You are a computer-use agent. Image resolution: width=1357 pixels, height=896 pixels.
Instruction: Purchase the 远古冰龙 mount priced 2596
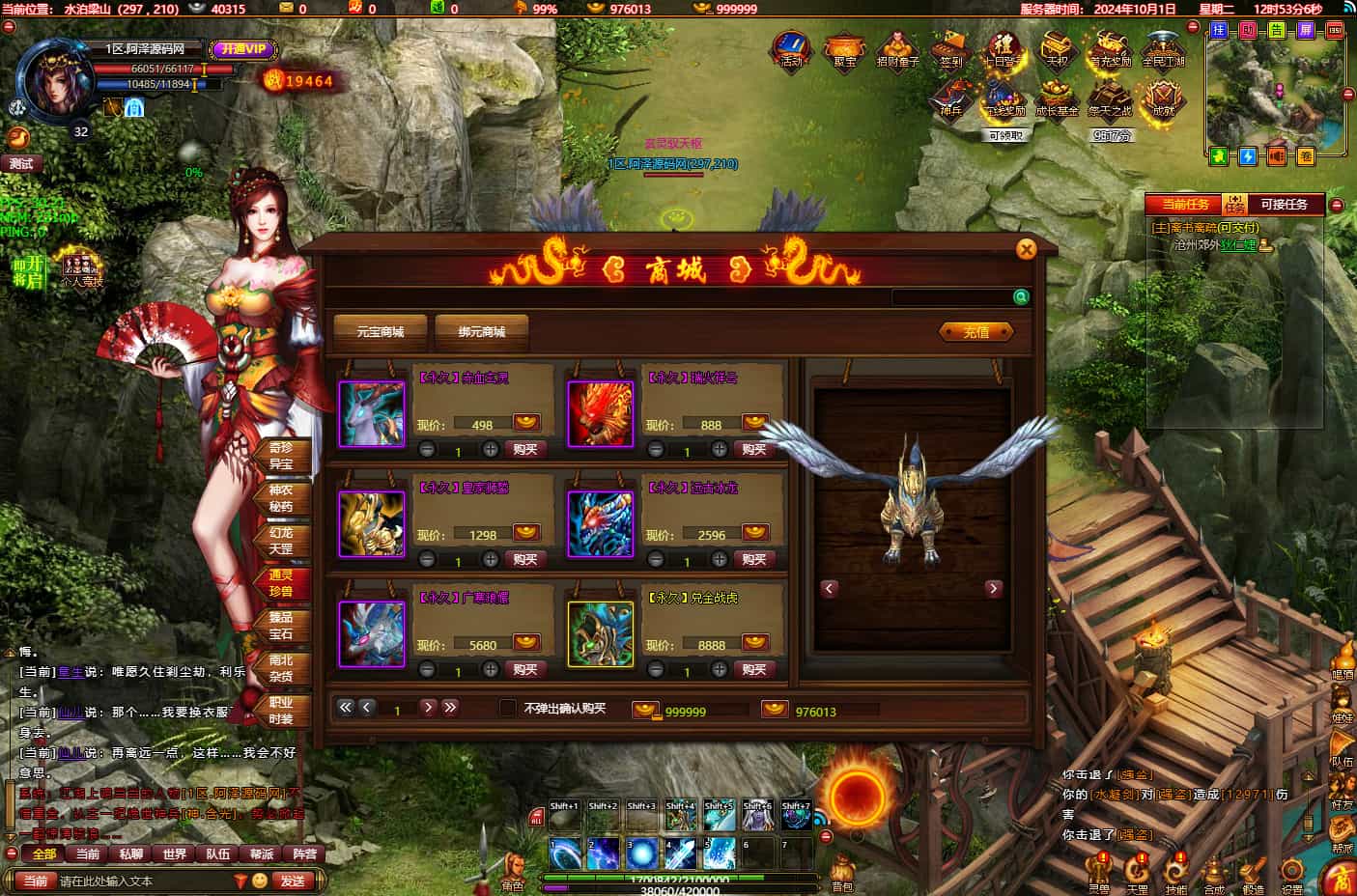(x=754, y=560)
